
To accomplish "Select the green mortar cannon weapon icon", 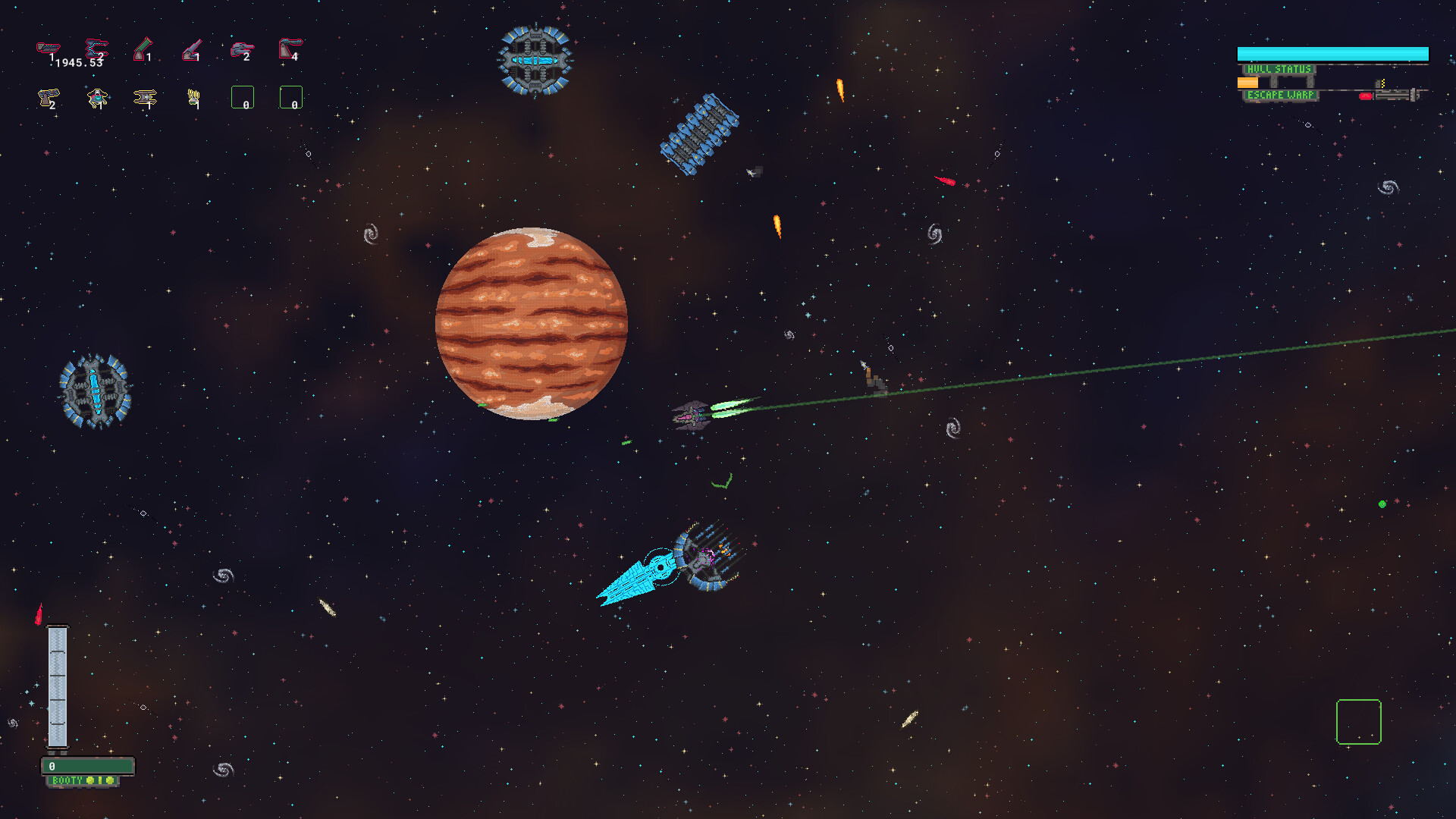I will [x=143, y=49].
